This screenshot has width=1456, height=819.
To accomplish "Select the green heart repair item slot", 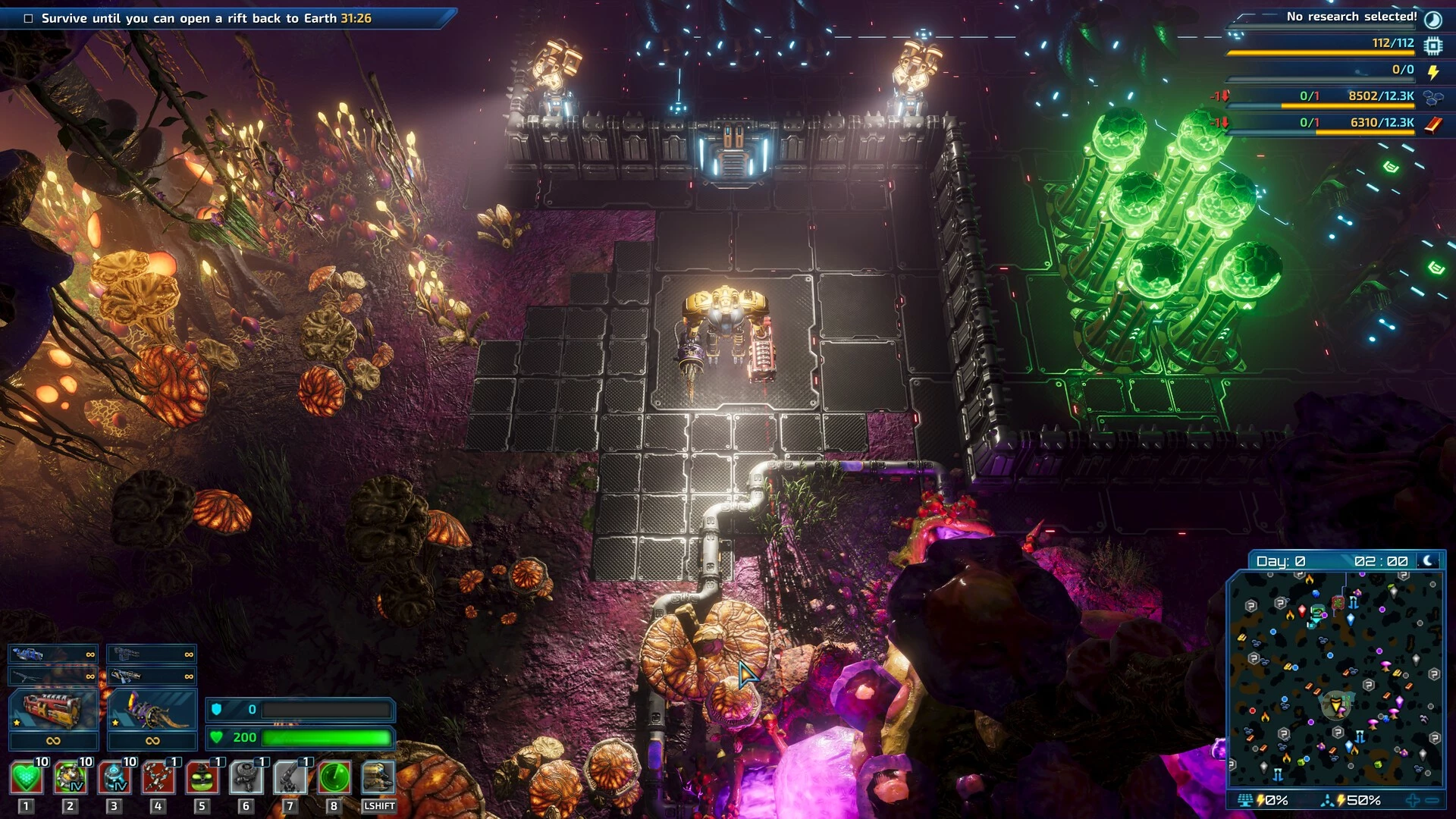I will [x=26, y=778].
